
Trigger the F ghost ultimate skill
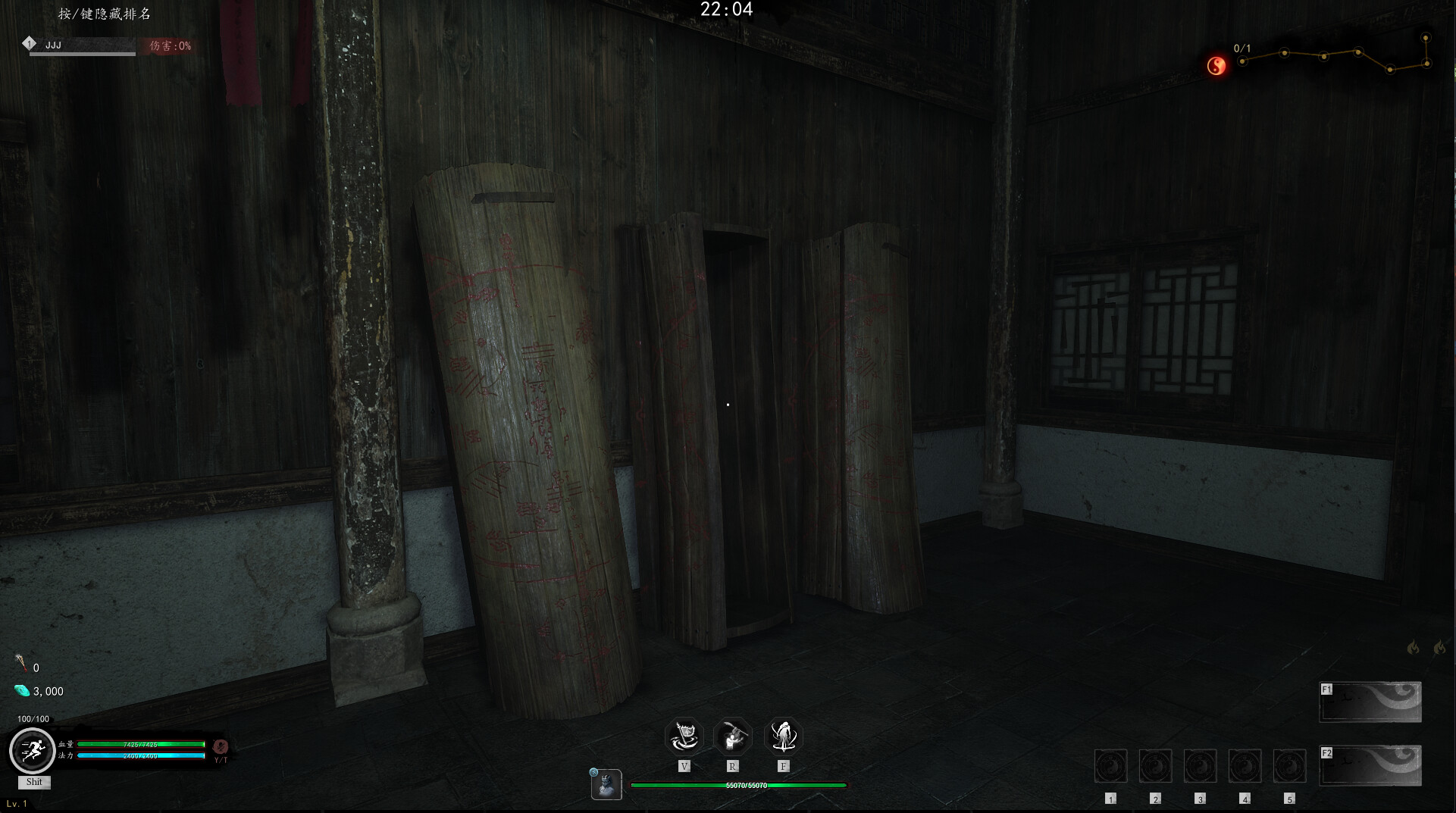[x=784, y=736]
